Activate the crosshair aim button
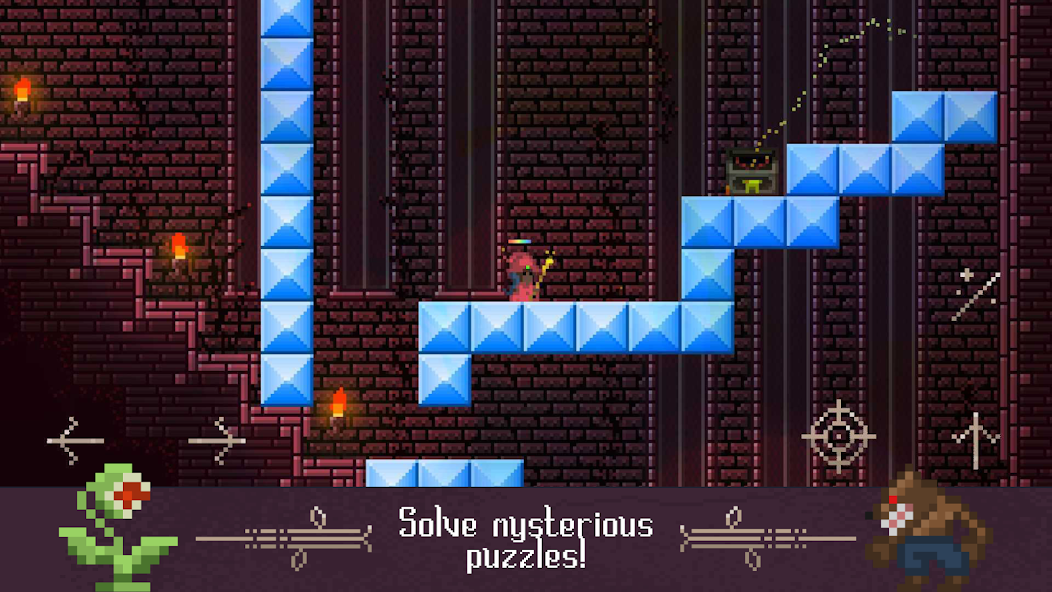Image resolution: width=1052 pixels, height=592 pixels. click(838, 436)
